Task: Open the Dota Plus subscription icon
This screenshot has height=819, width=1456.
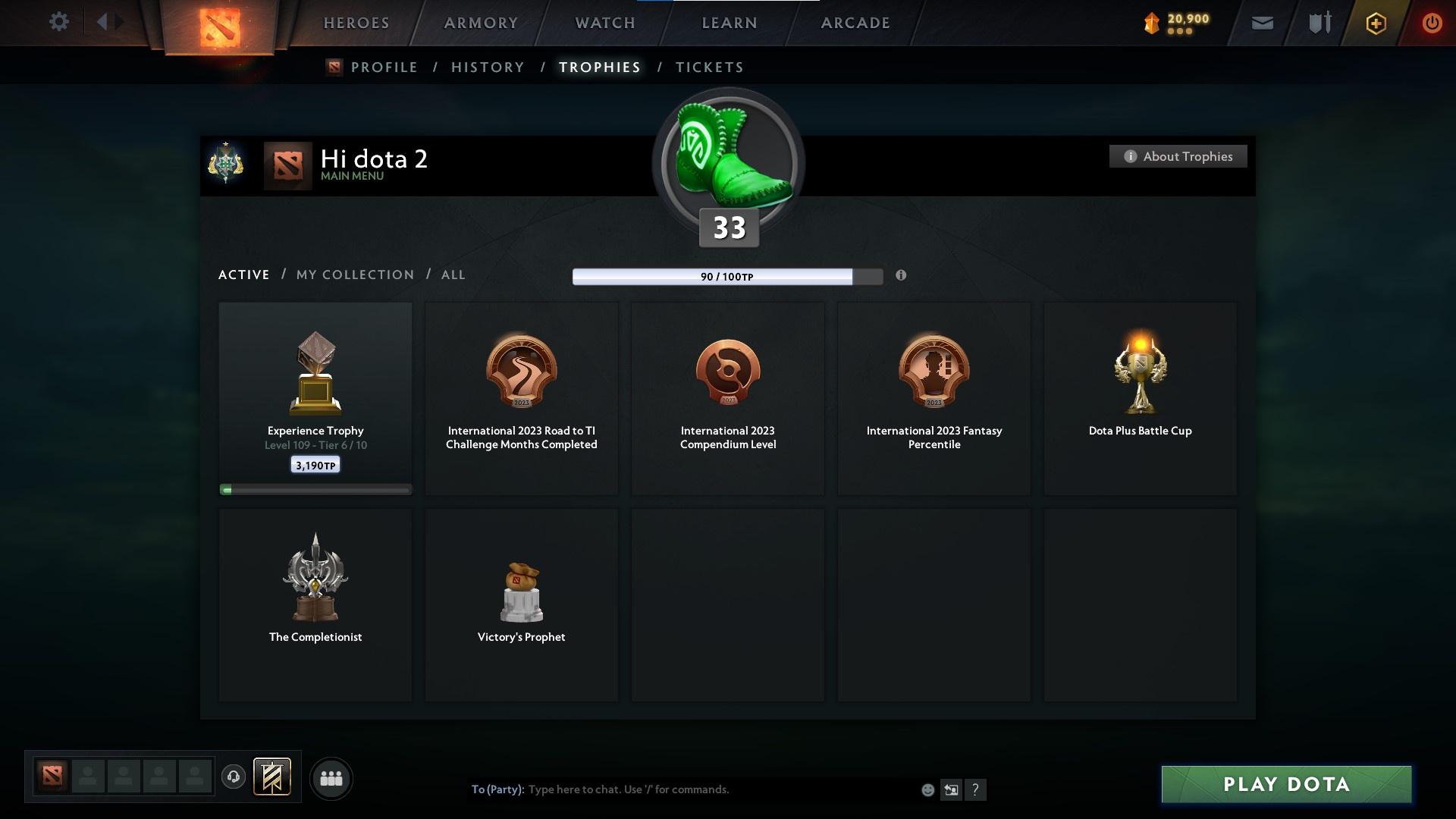Action: (x=1375, y=23)
